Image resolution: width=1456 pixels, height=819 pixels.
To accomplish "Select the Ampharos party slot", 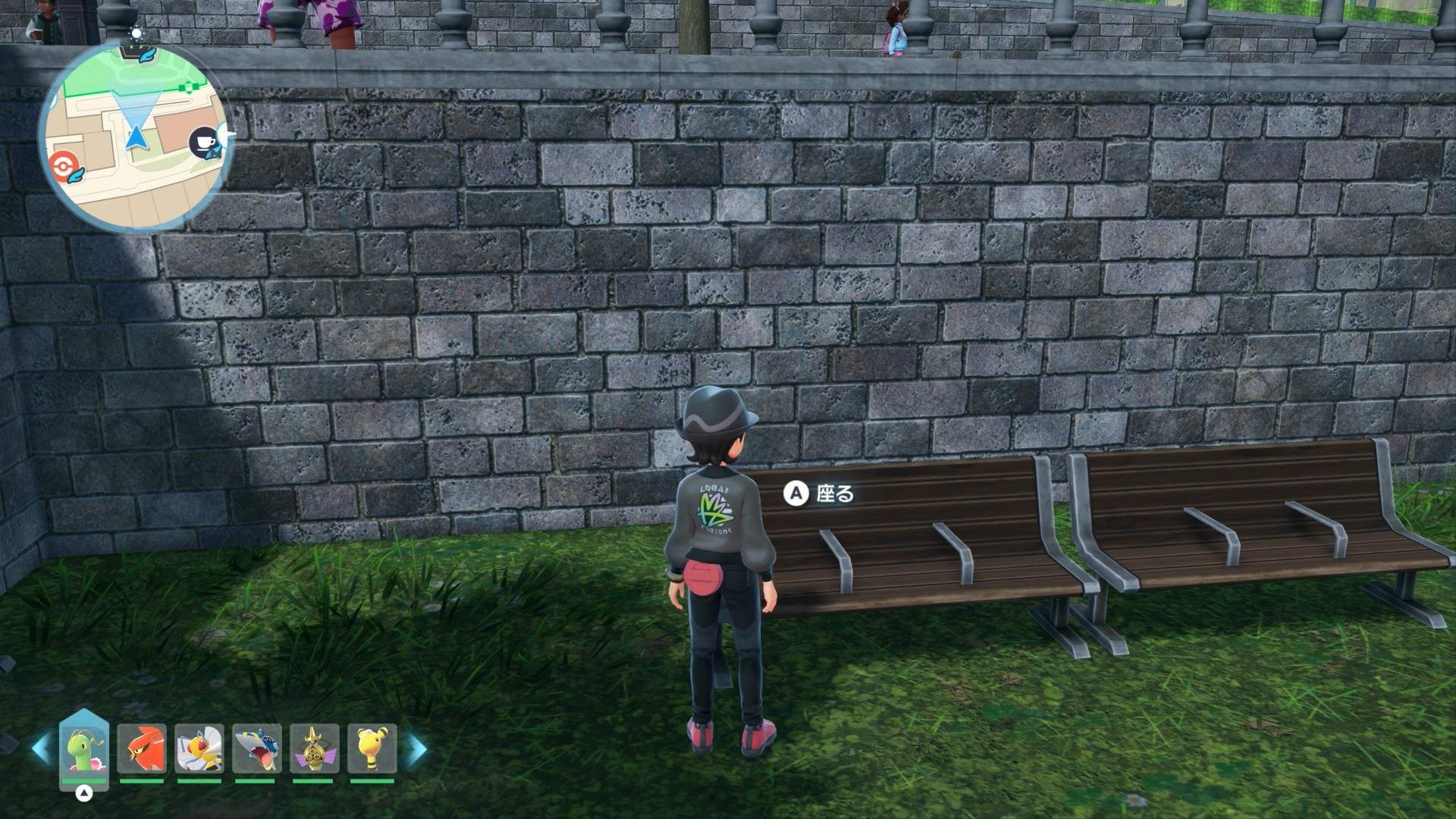I will (372, 749).
